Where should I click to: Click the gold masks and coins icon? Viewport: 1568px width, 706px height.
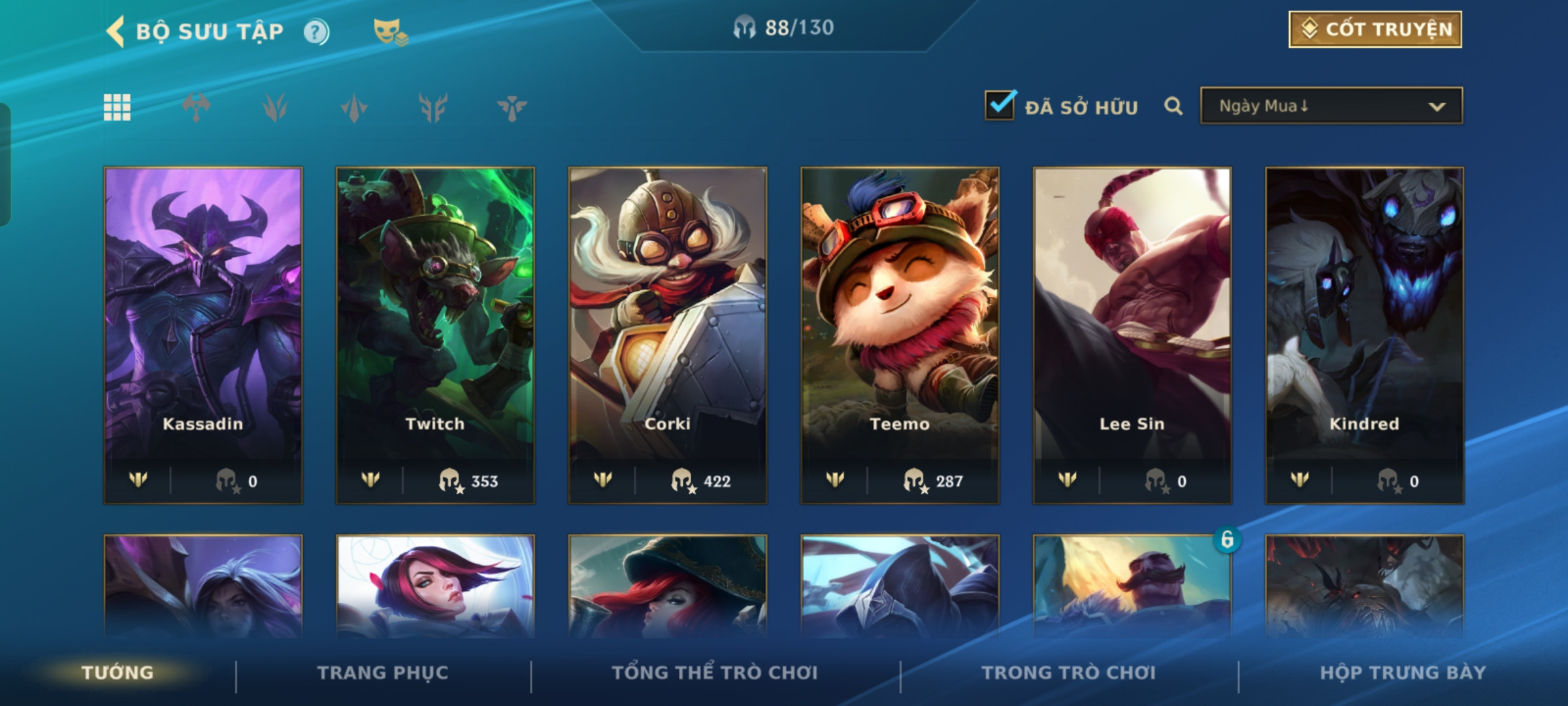[x=390, y=31]
